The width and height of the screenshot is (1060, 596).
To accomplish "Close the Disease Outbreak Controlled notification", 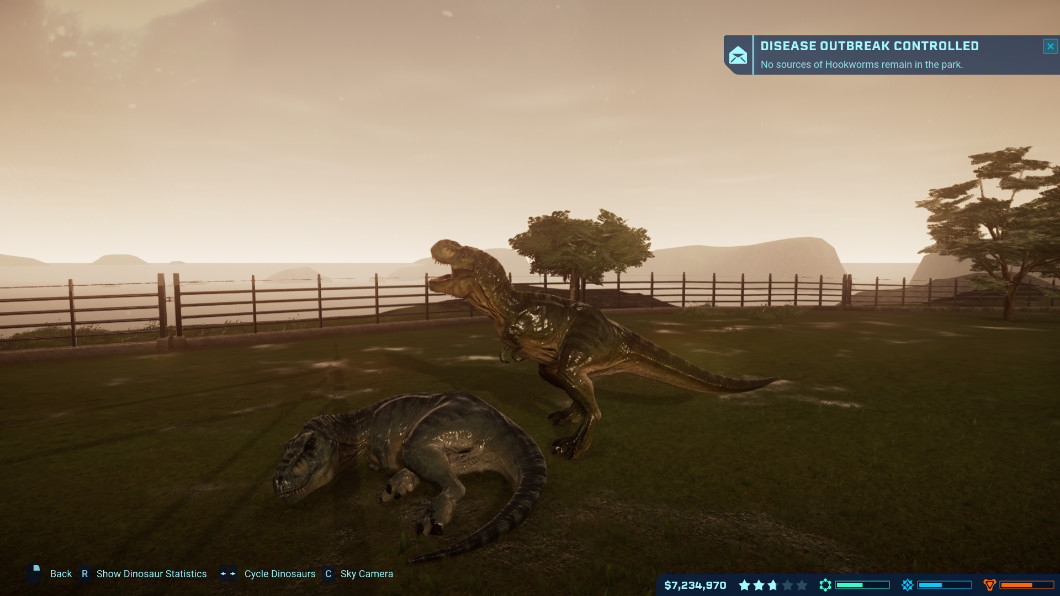I will pos(1049,46).
